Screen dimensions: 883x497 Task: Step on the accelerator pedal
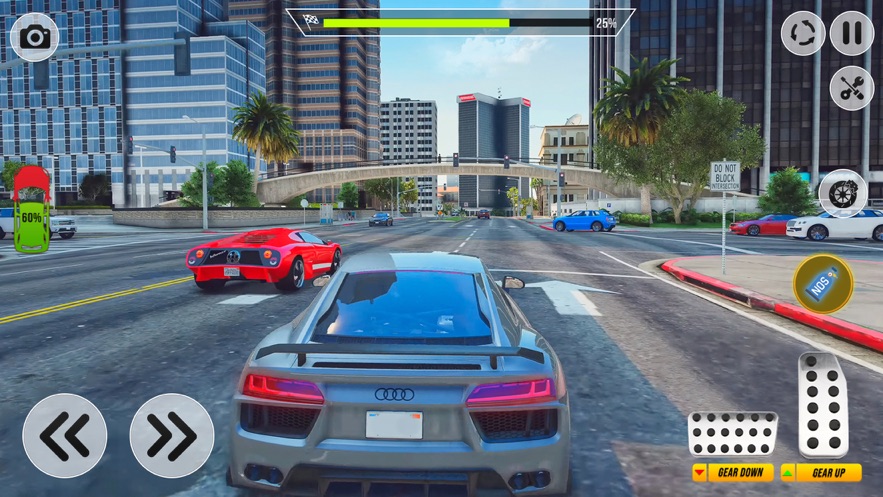(823, 405)
